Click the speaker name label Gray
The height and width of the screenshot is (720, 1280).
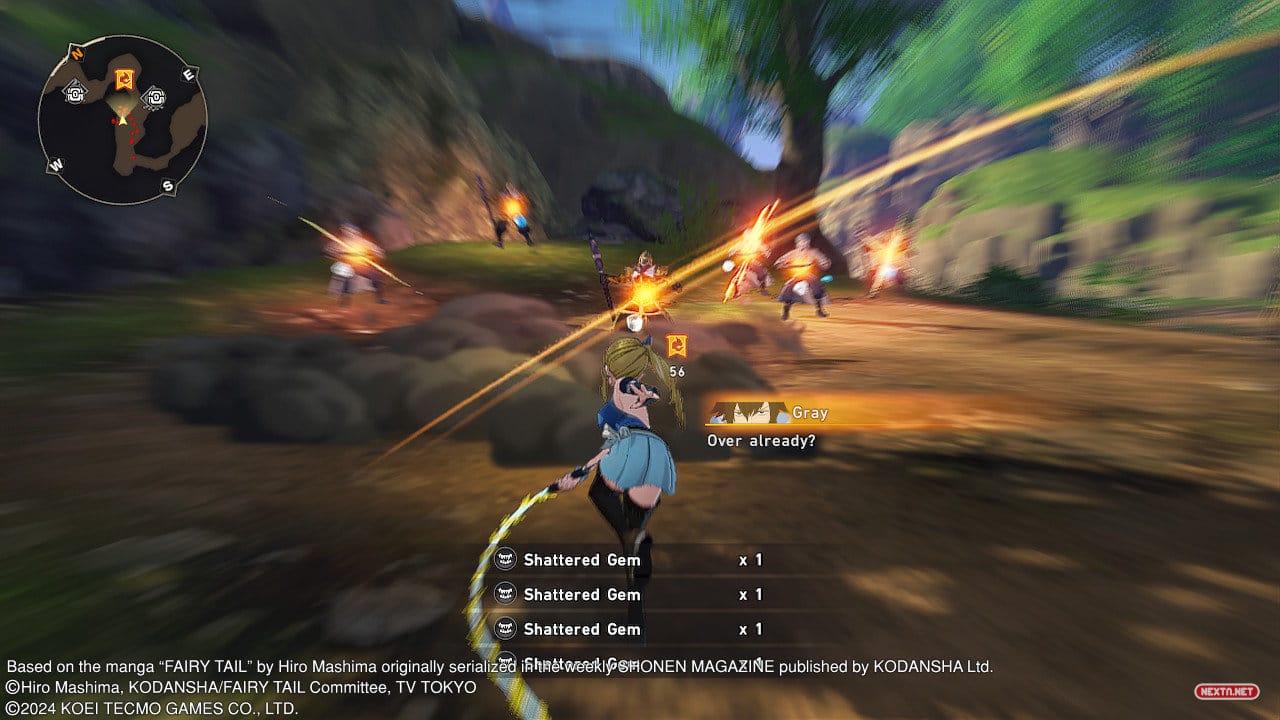coord(809,413)
